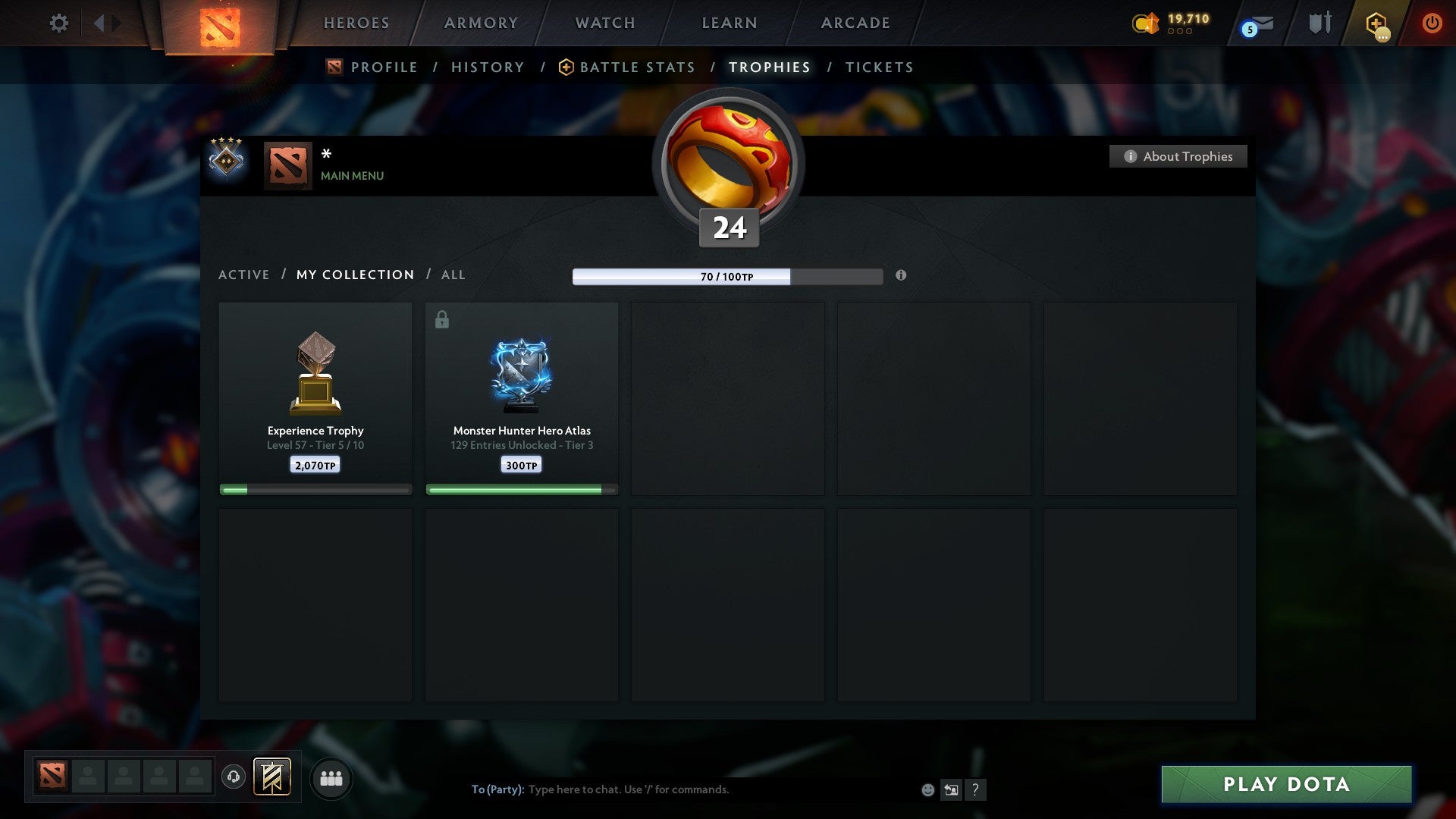Viewport: 1456px width, 819px height.
Task: Click the party chat input field
Action: tap(682, 789)
